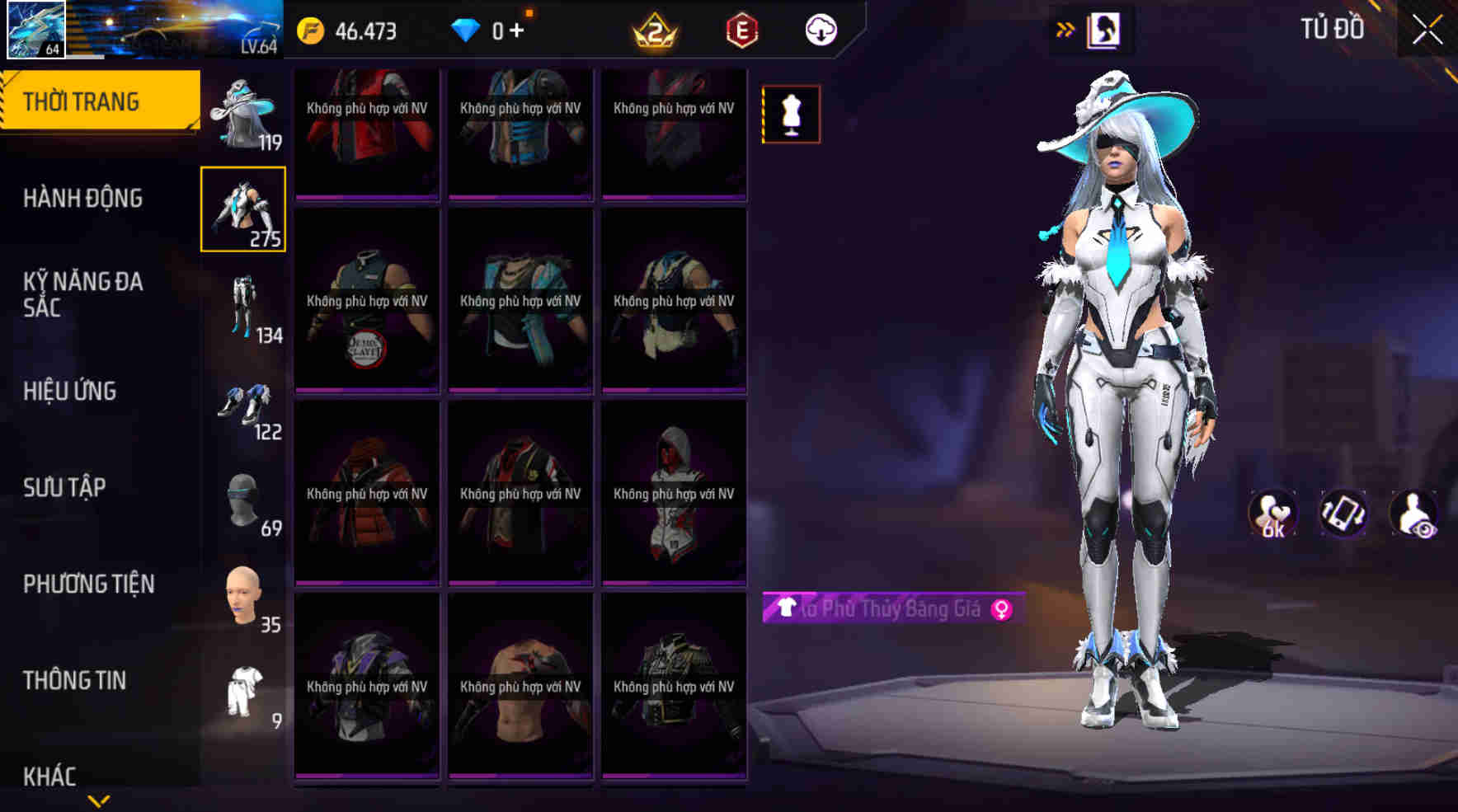Select the equipped top thumbnail showing 275

click(242, 210)
